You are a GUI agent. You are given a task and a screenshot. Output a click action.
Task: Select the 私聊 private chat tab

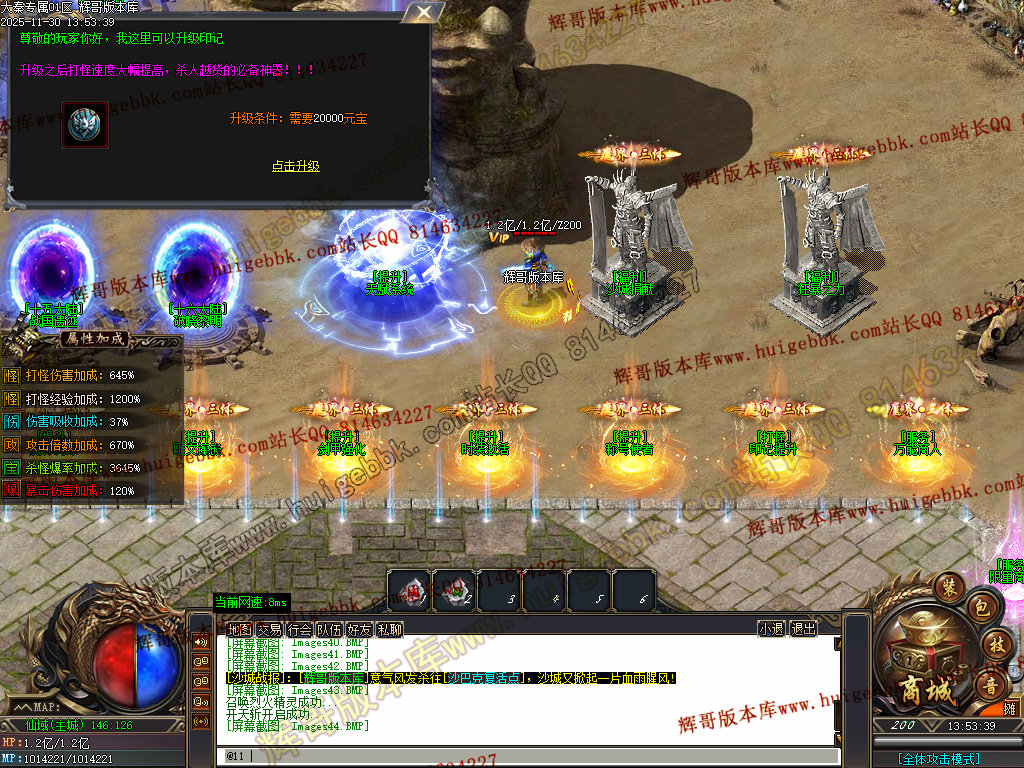[389, 629]
